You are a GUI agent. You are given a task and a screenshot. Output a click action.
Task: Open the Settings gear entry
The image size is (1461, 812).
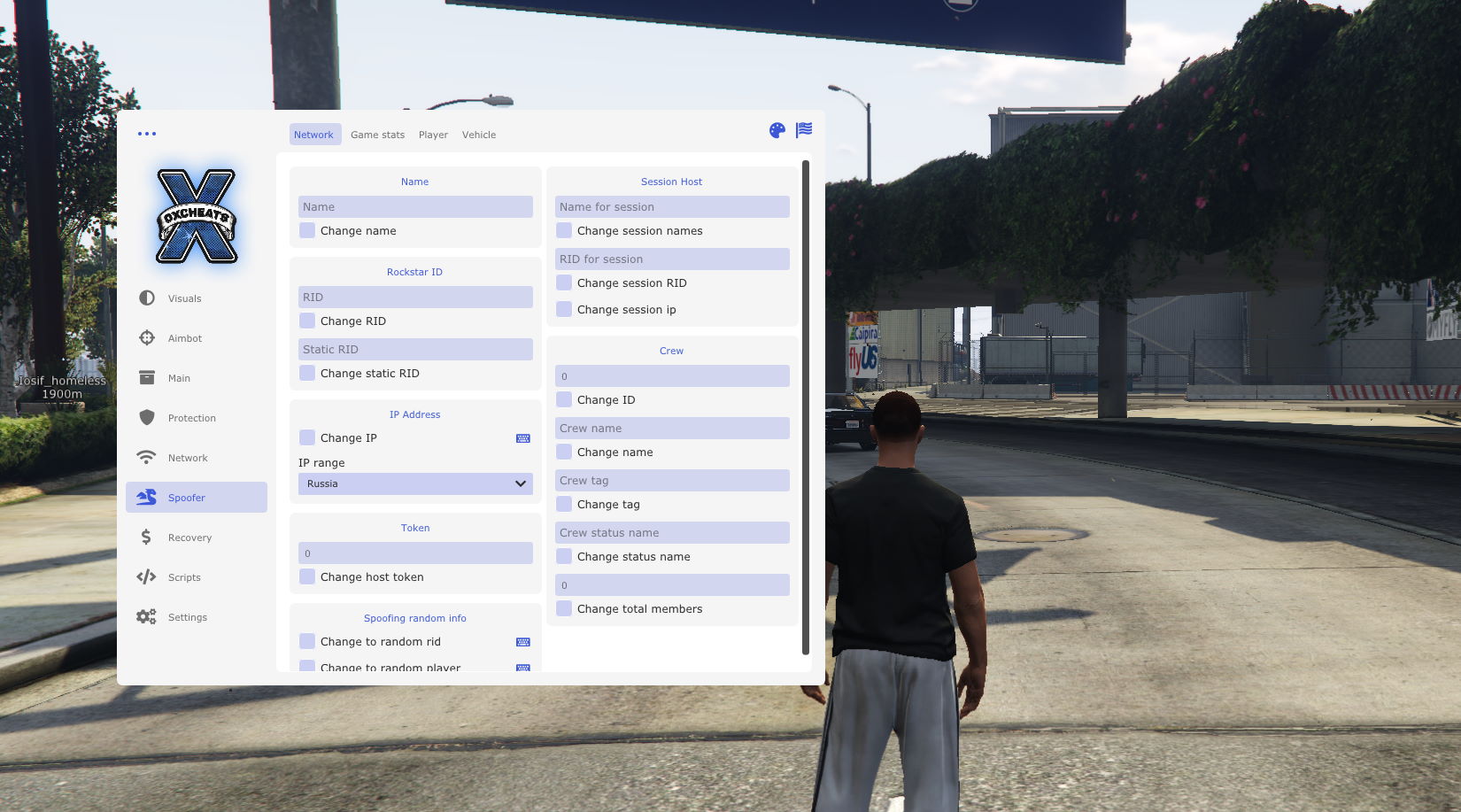point(187,617)
